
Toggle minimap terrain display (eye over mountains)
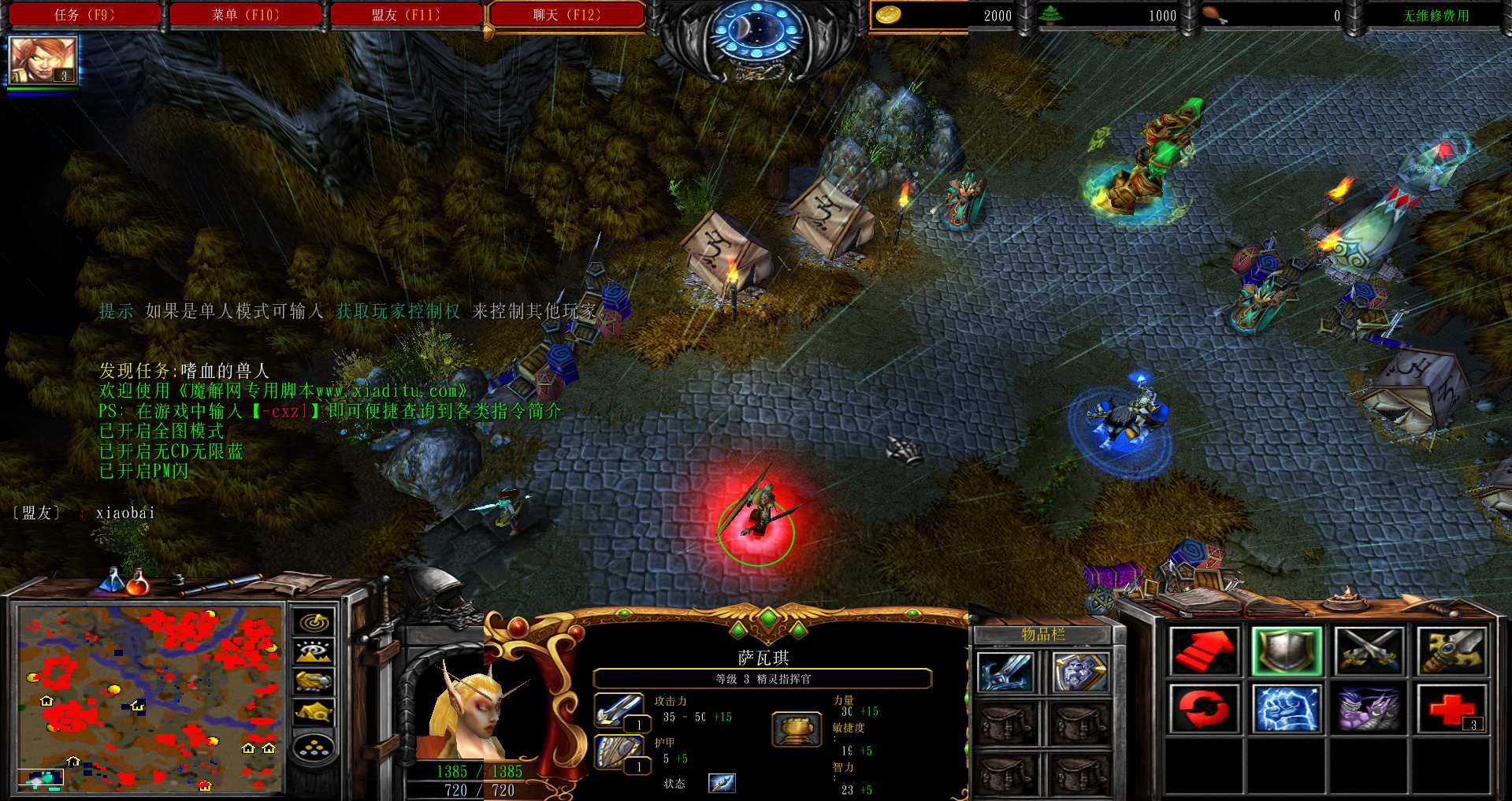(314, 652)
